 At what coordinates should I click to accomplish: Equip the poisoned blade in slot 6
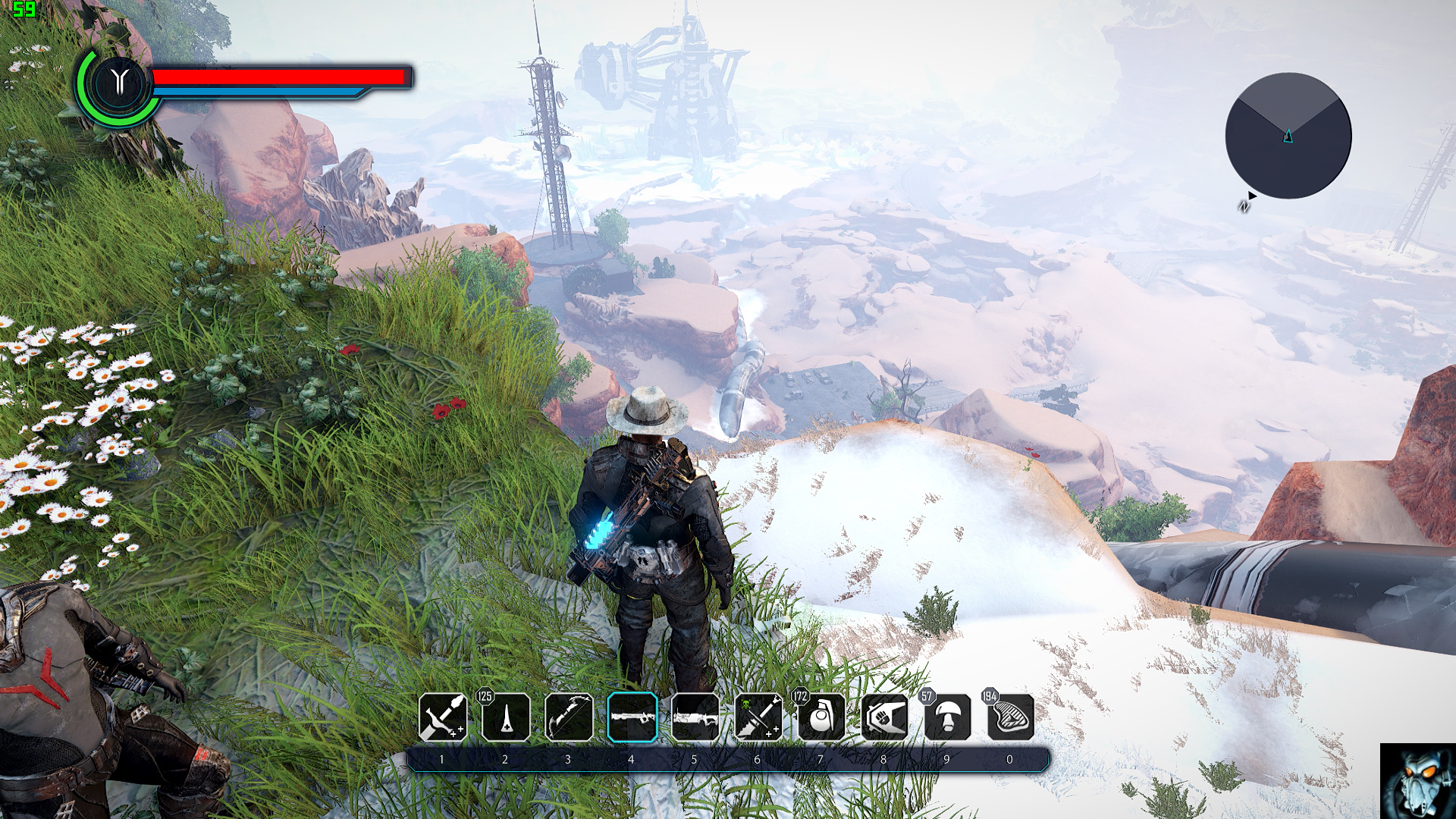click(x=758, y=717)
